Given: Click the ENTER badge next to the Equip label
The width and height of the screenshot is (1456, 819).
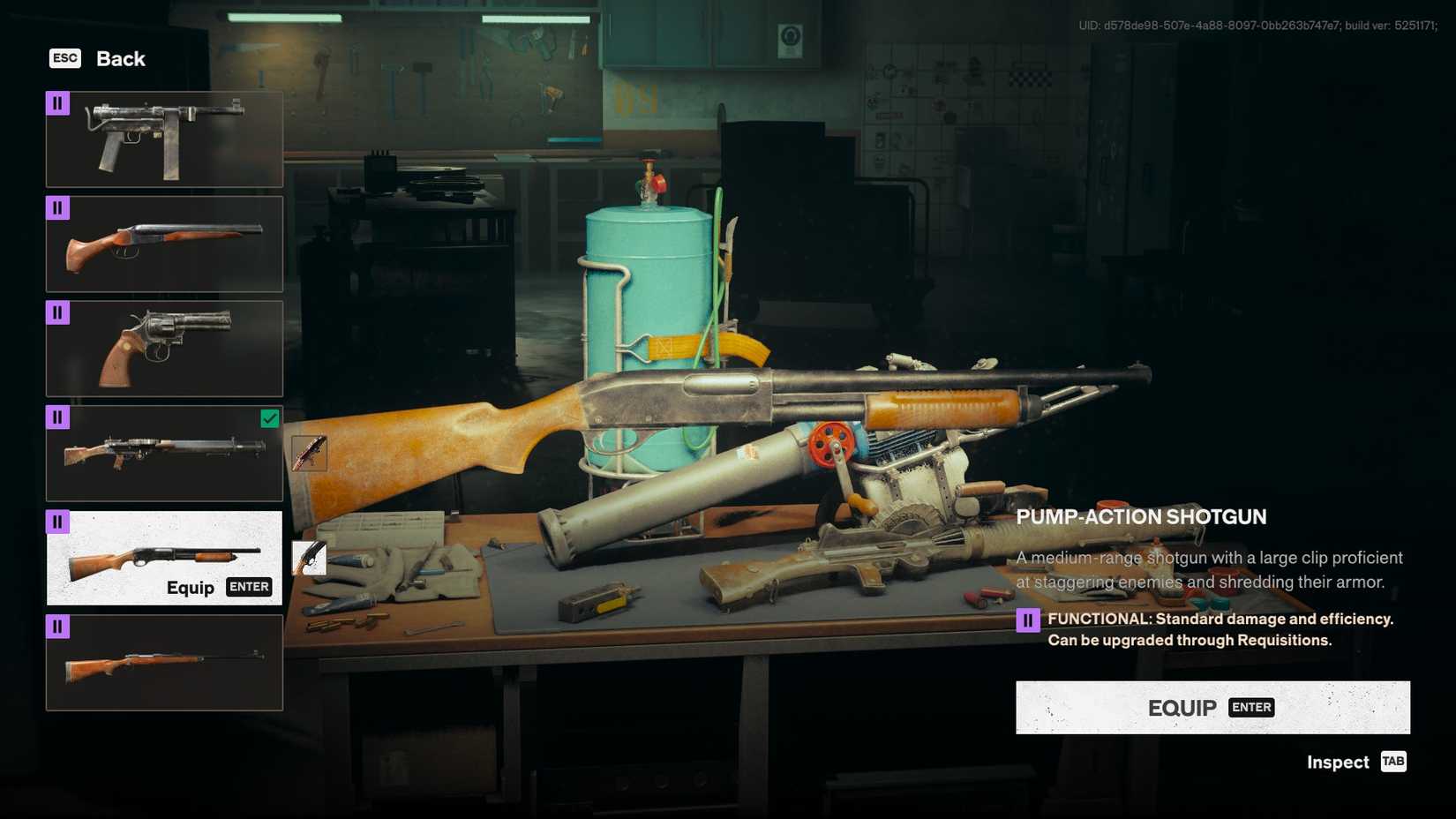Looking at the screenshot, I should click(249, 586).
